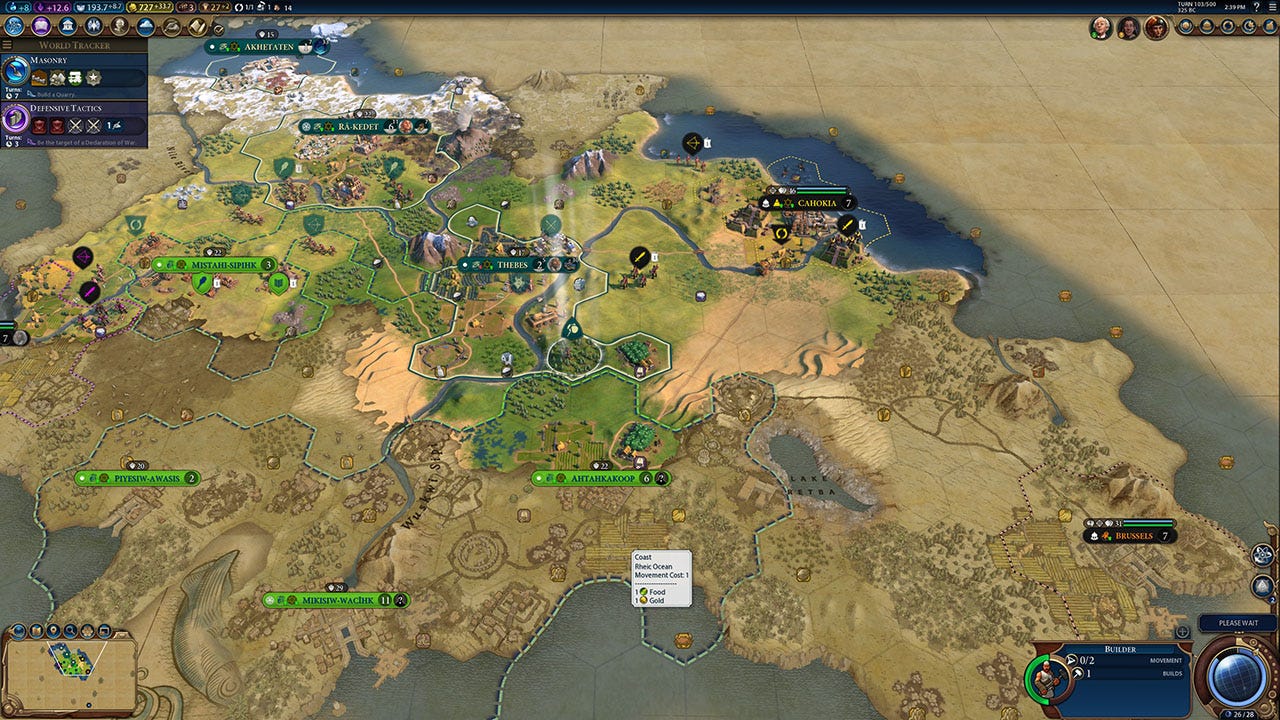The width and height of the screenshot is (1280, 720).
Task: Toggle map pin placement mode
Action: [x=53, y=630]
